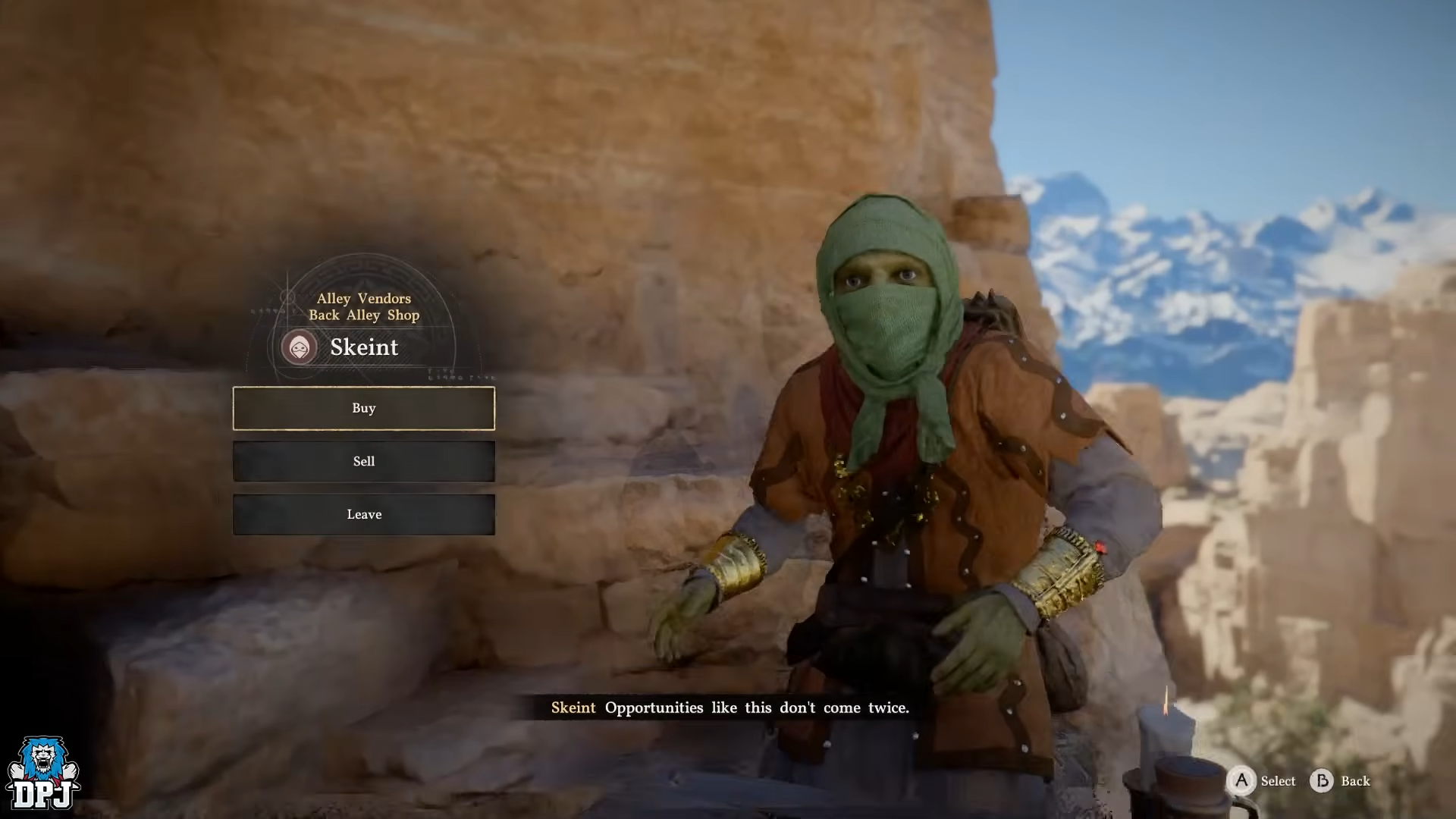This screenshot has height=819, width=1456.
Task: Choose Buy from Skeint's shop menu
Action: coord(364,408)
